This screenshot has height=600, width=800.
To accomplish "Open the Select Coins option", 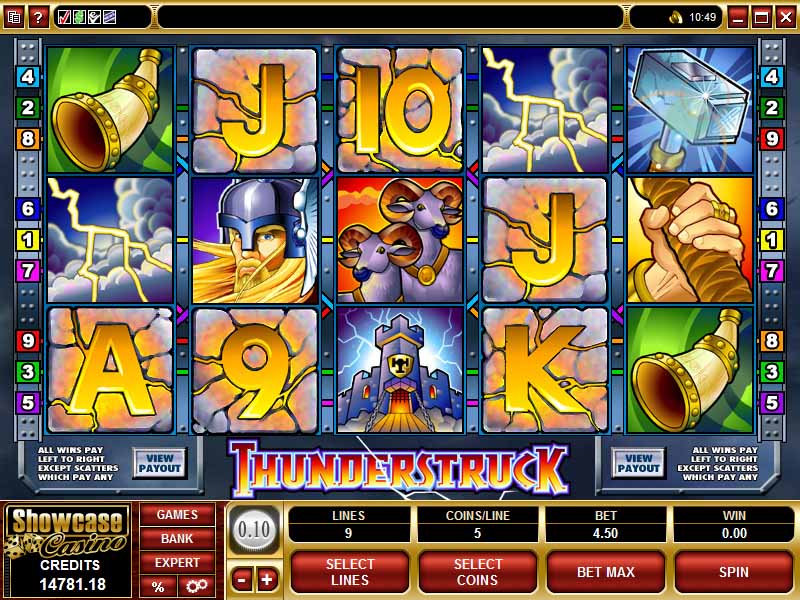I will click(x=478, y=572).
